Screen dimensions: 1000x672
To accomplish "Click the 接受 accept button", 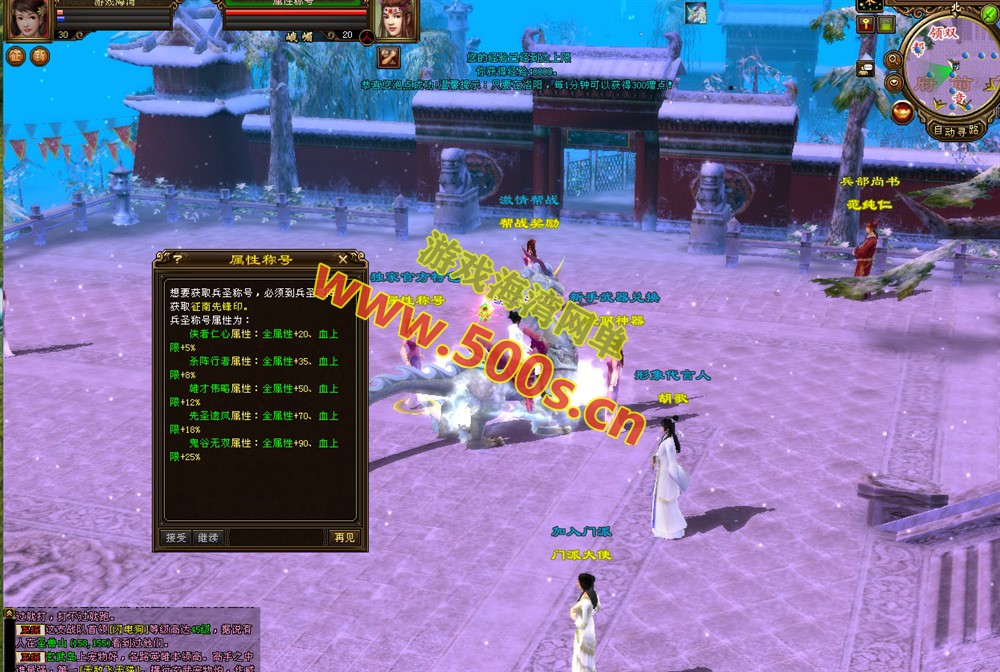I will point(176,537).
